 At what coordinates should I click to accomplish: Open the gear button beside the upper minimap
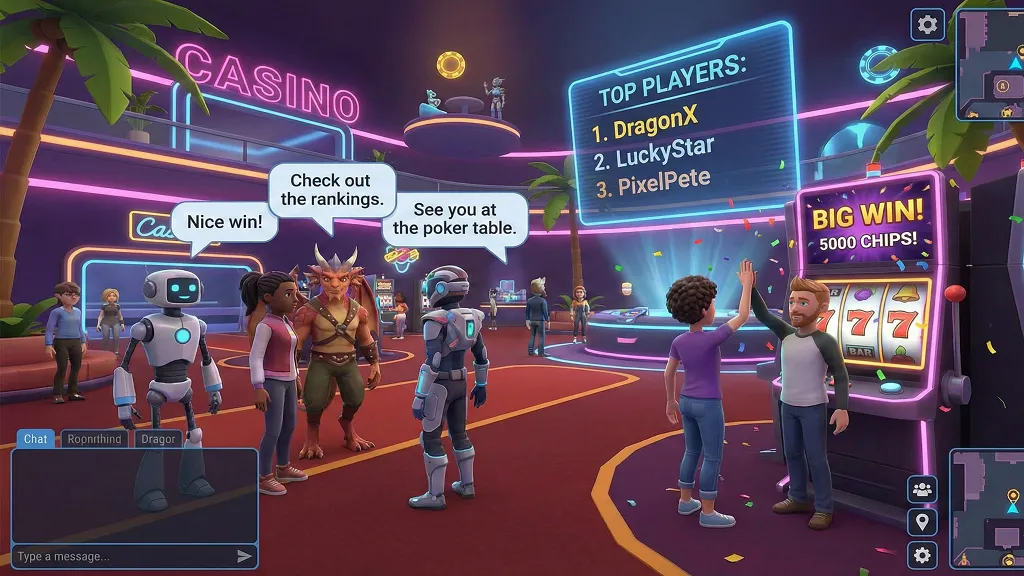pos(928,25)
